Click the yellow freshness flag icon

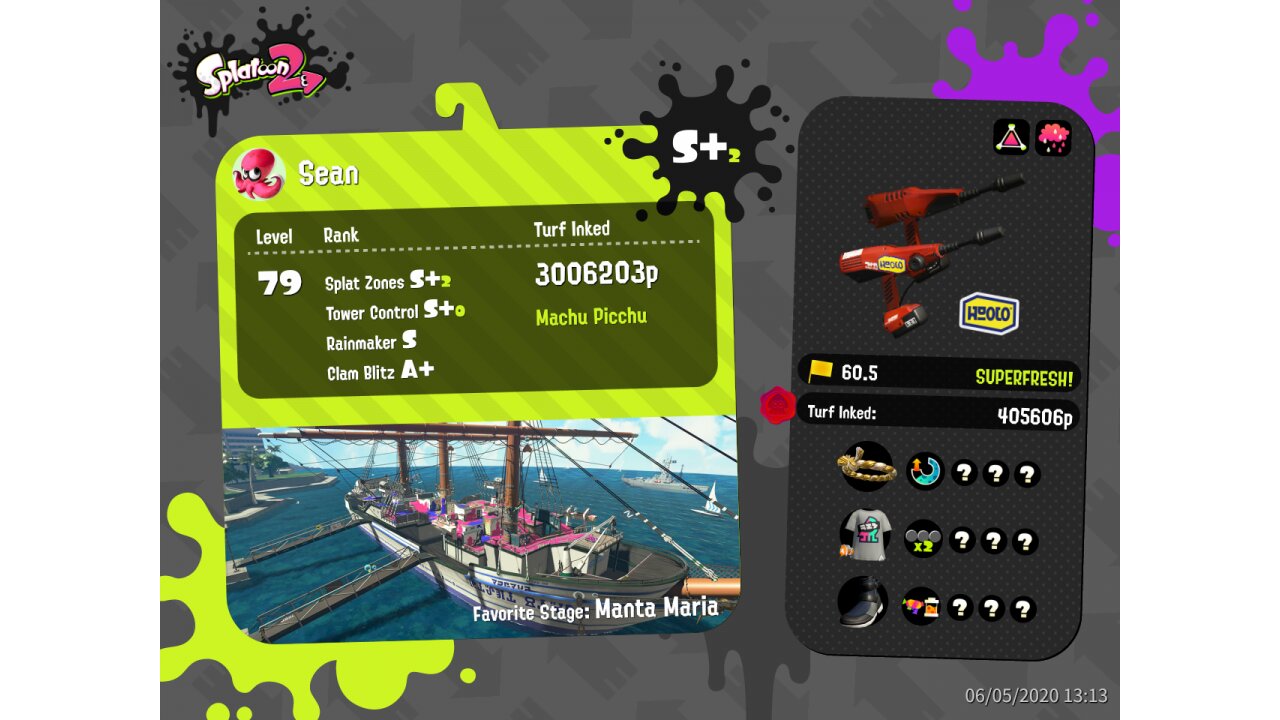click(821, 371)
